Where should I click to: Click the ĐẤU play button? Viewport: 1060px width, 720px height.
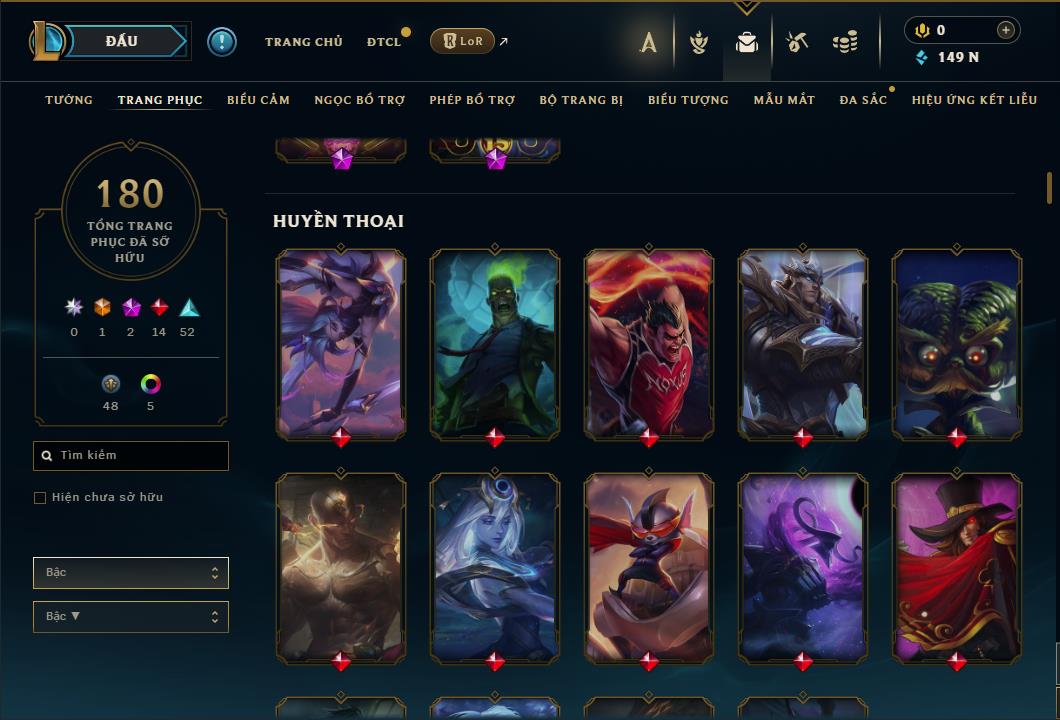tap(121, 41)
